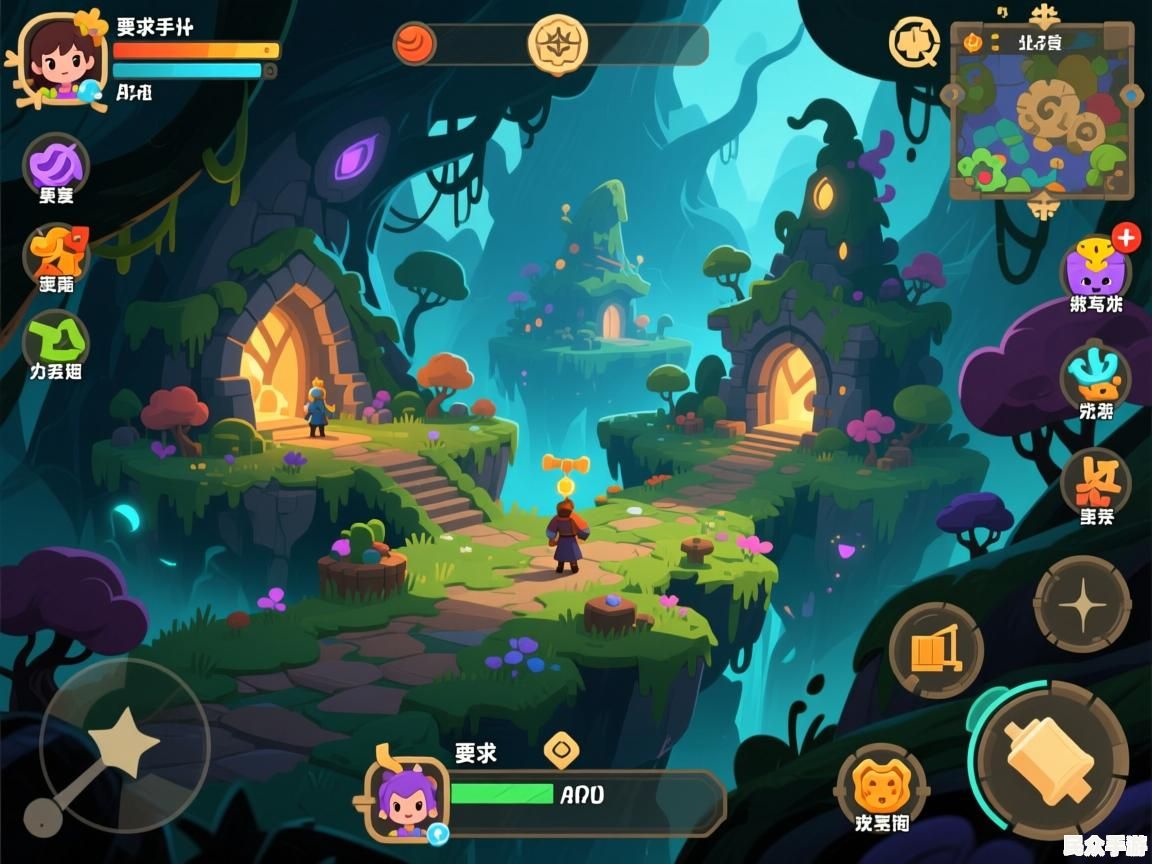Open the green arrow menu icon
Image resolution: width=1152 pixels, height=864 pixels.
tap(56, 341)
